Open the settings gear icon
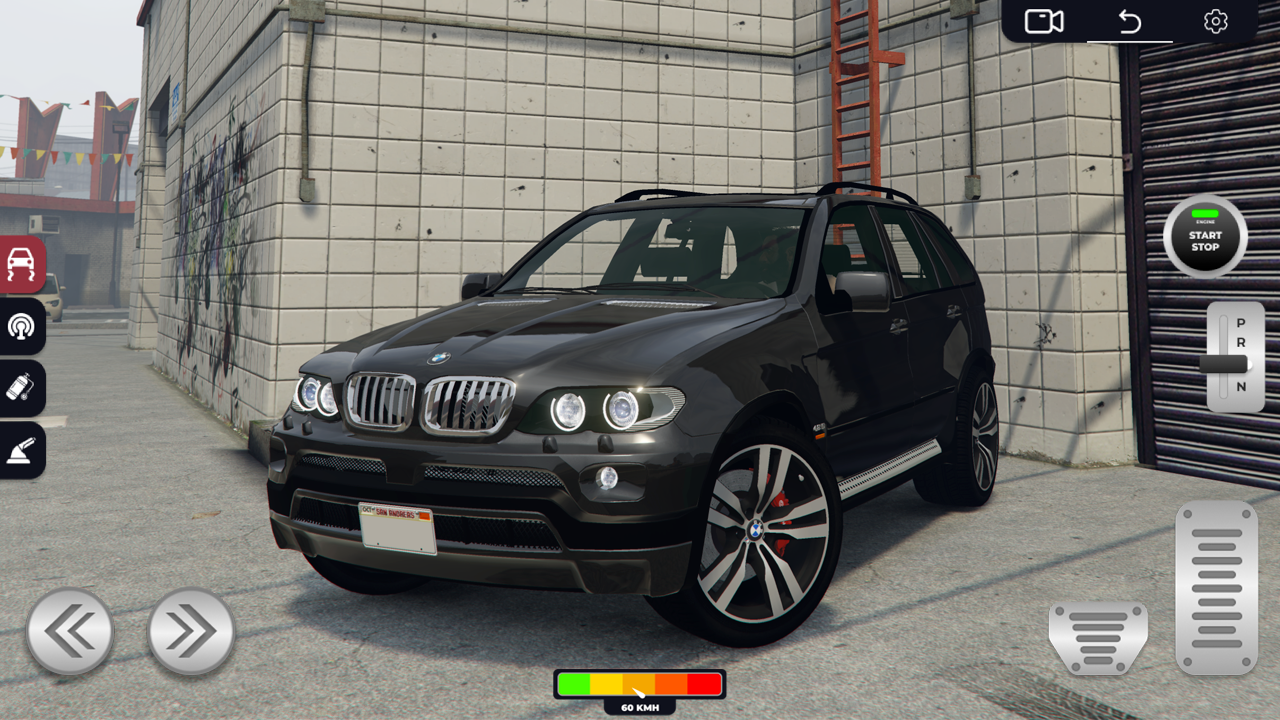 (x=1216, y=20)
